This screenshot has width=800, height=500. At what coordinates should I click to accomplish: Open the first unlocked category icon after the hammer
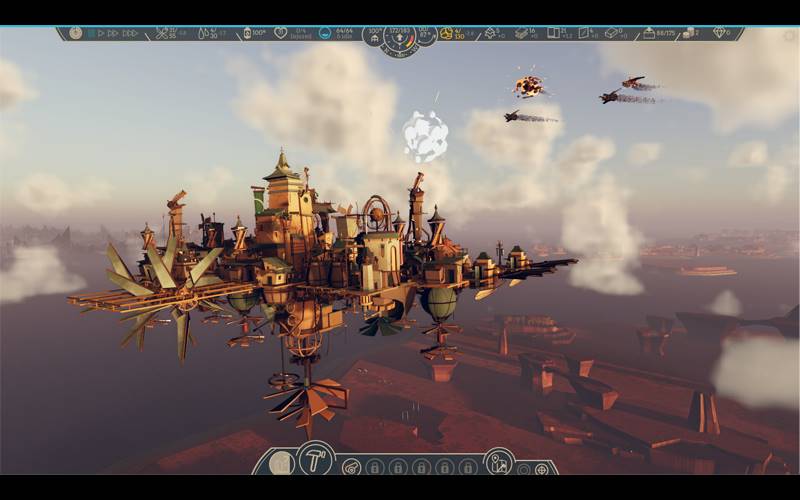[351, 467]
